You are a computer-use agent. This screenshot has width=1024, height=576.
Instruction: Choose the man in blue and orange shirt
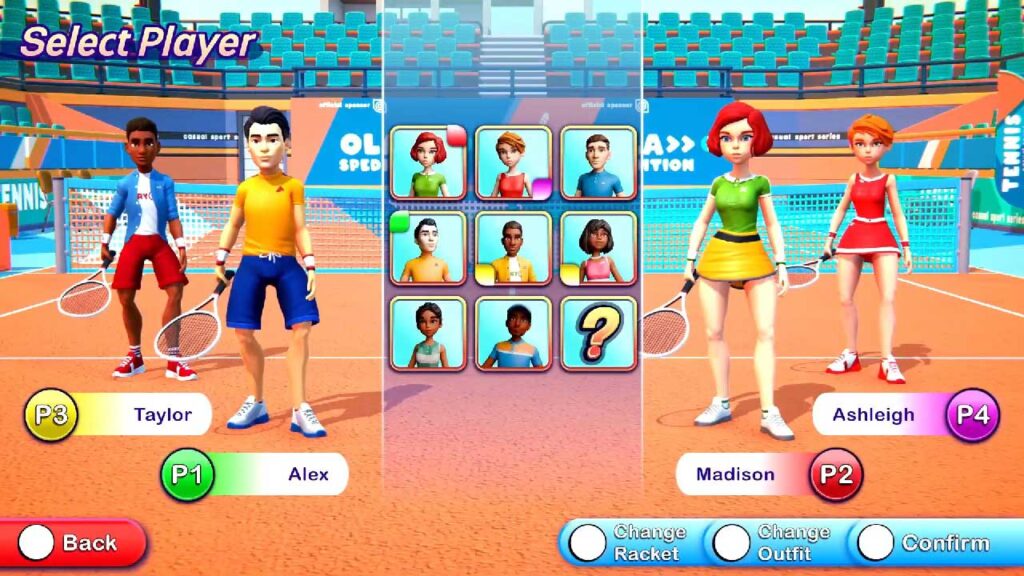pos(513,333)
